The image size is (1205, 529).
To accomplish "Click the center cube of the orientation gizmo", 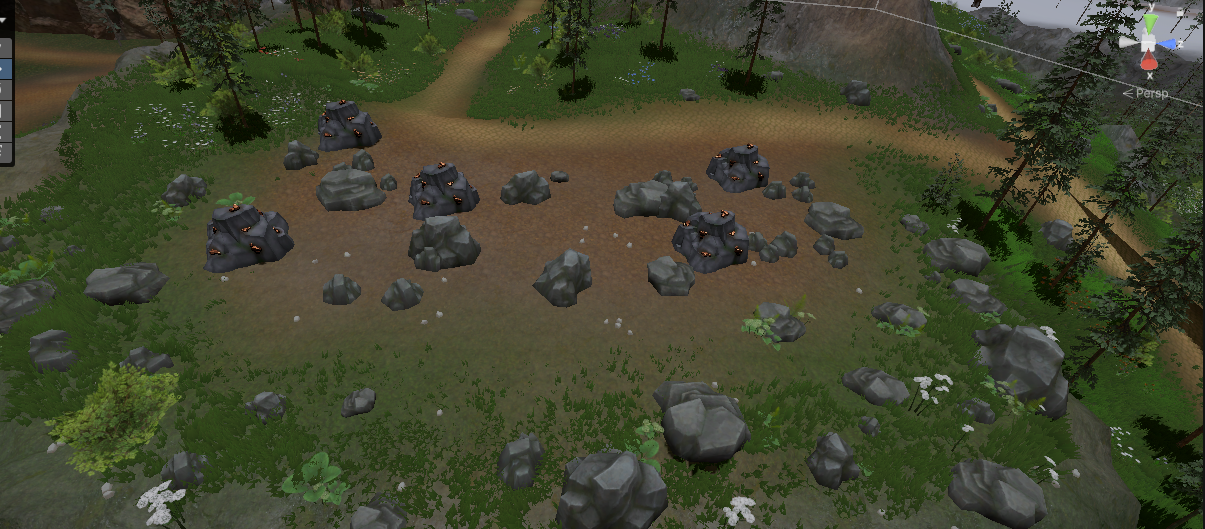I will (x=1150, y=43).
